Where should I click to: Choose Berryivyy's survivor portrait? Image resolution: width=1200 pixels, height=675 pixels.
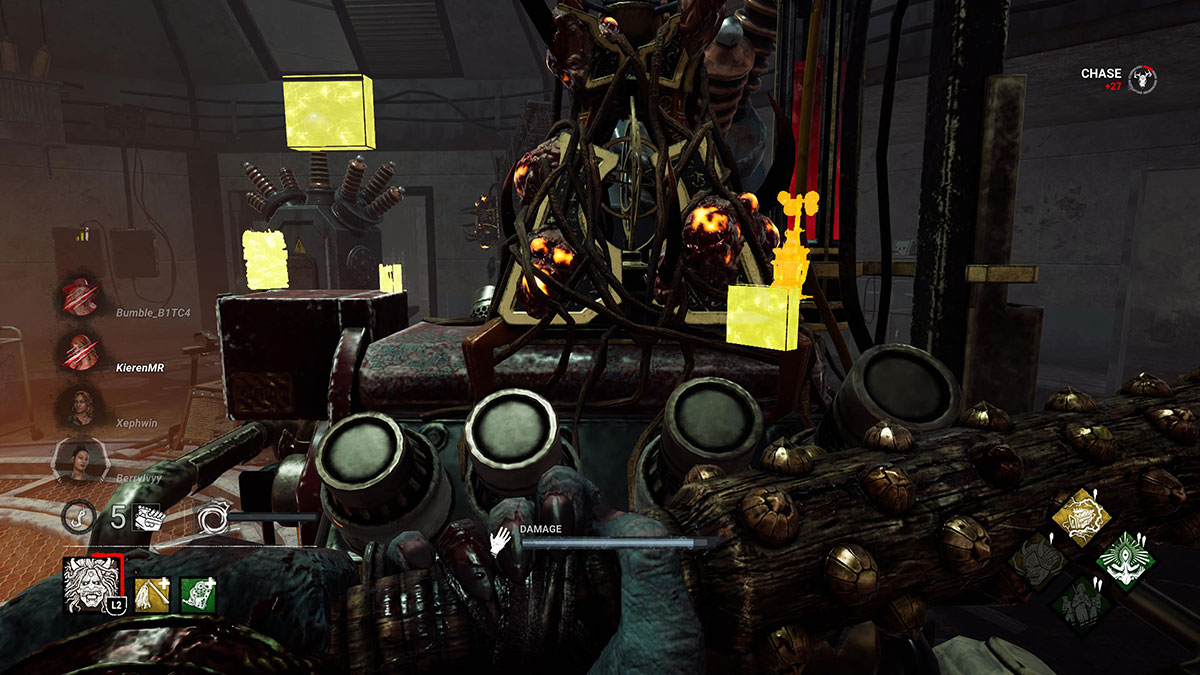(77, 461)
